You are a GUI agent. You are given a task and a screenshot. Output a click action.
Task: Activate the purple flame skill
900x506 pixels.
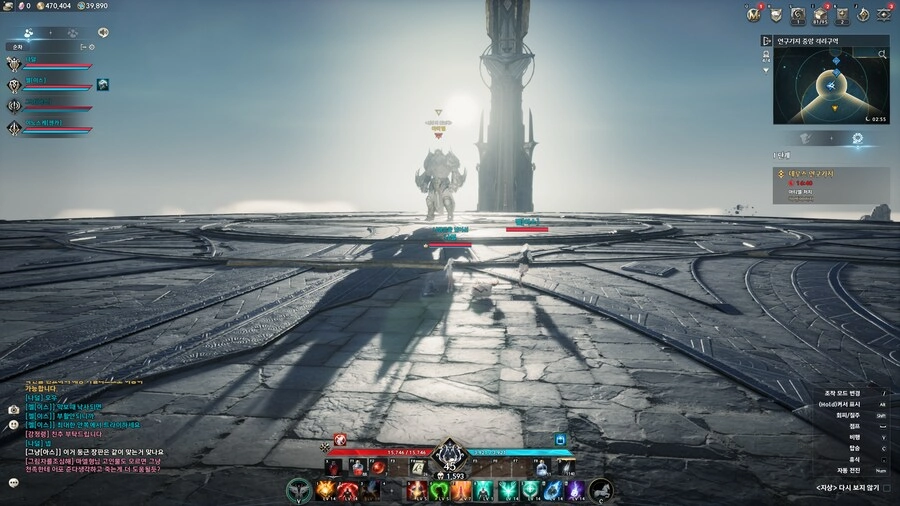(577, 490)
